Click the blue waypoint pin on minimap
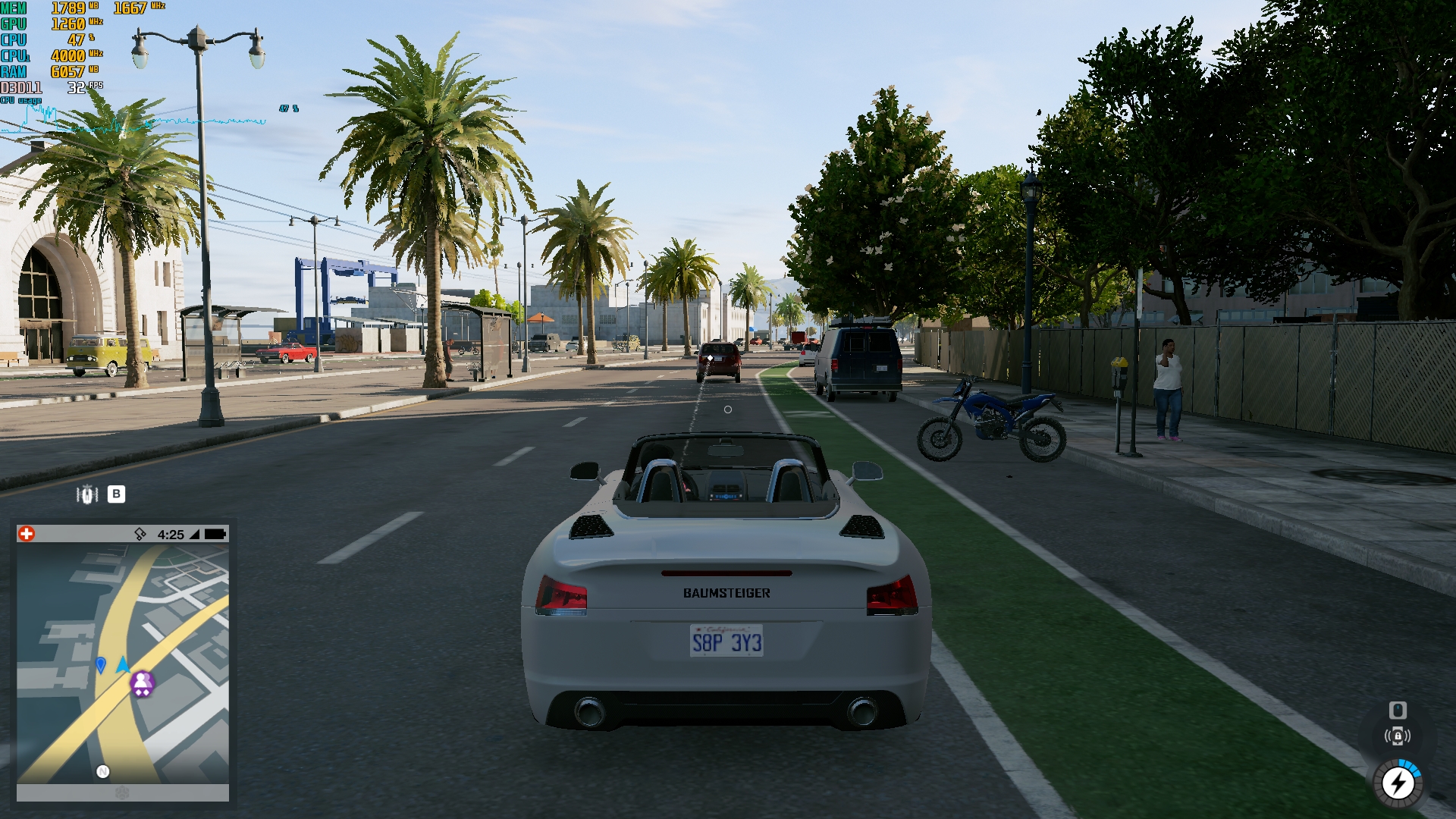This screenshot has width=1456, height=819. pyautogui.click(x=101, y=664)
